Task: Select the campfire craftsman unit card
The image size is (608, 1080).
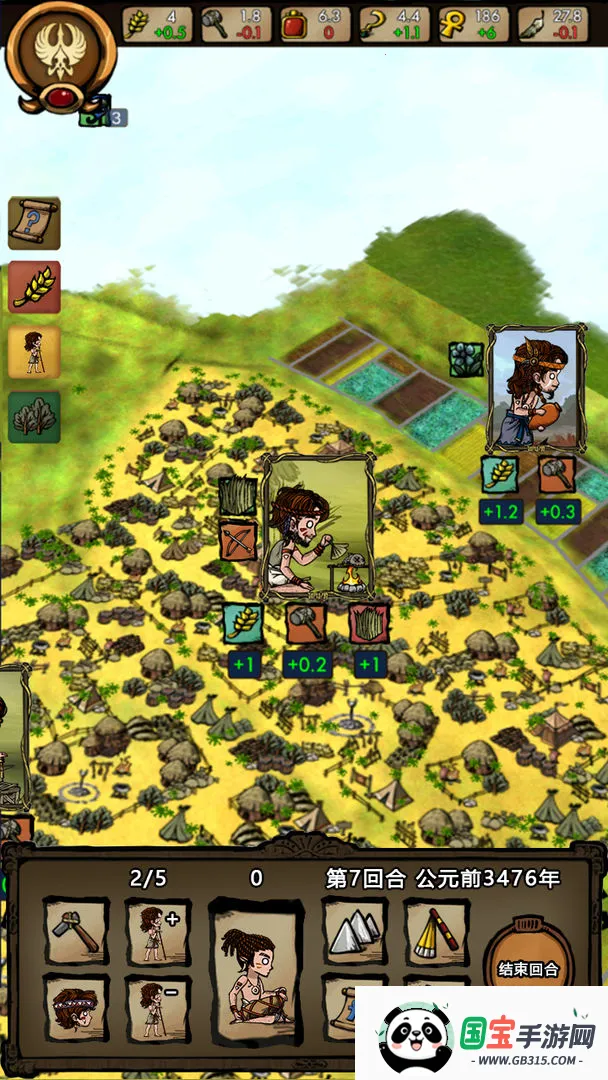Action: (318, 527)
